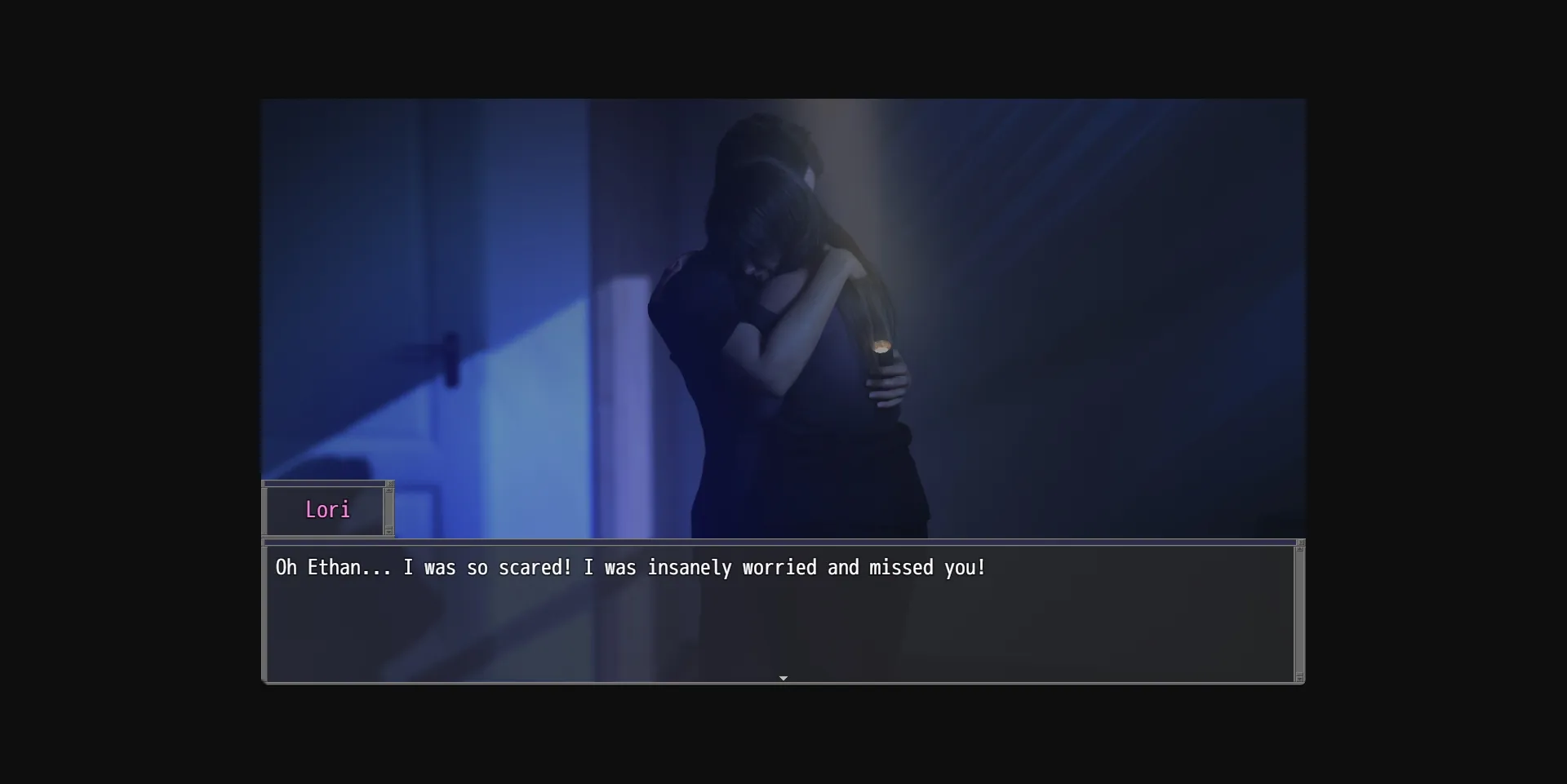Click Lori's pink name label
This screenshot has width=1567, height=784.
pyautogui.click(x=328, y=510)
